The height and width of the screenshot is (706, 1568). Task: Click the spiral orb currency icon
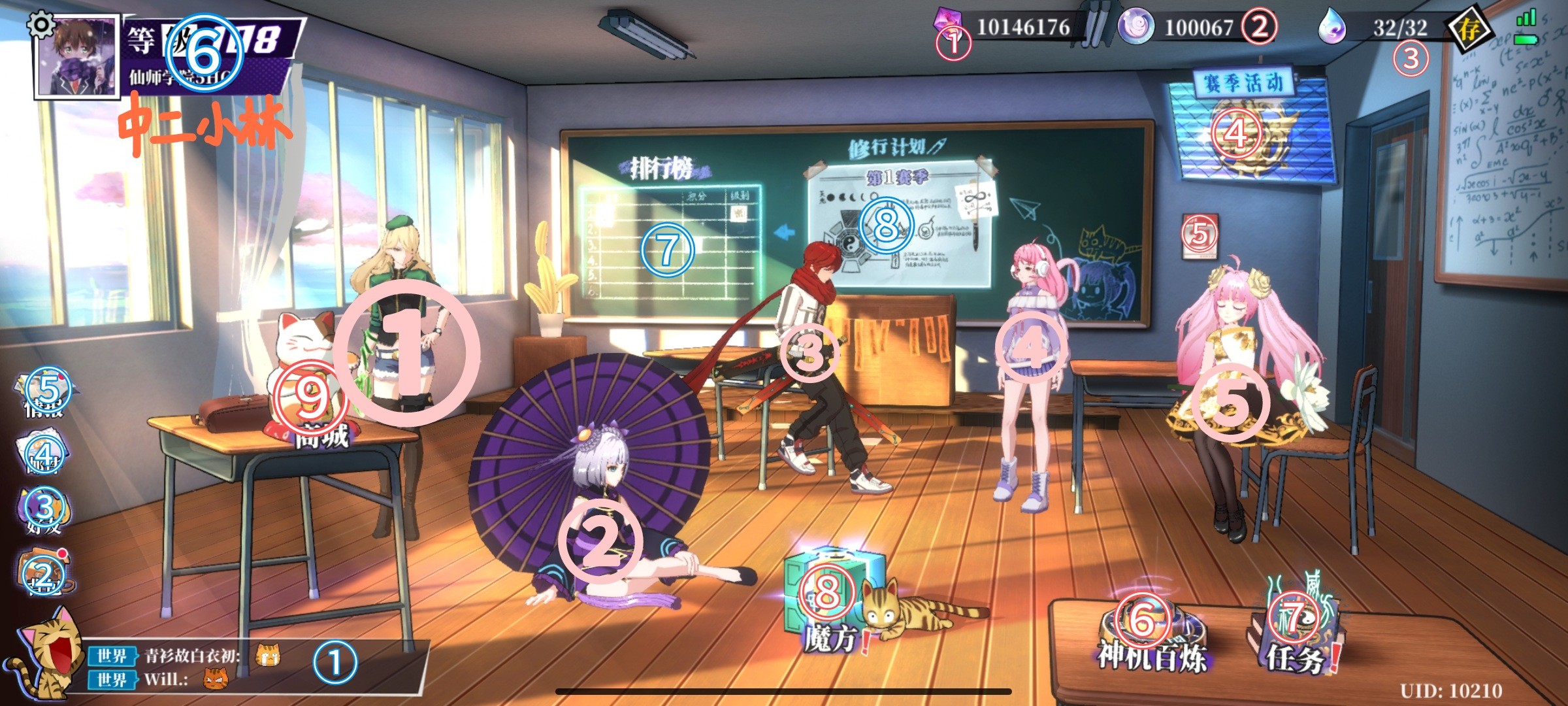(x=1135, y=28)
